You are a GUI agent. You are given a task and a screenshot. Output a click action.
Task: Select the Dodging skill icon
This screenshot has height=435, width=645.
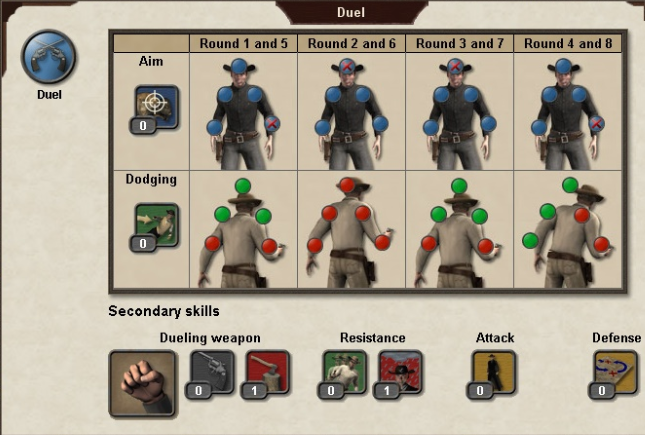pyautogui.click(x=156, y=226)
